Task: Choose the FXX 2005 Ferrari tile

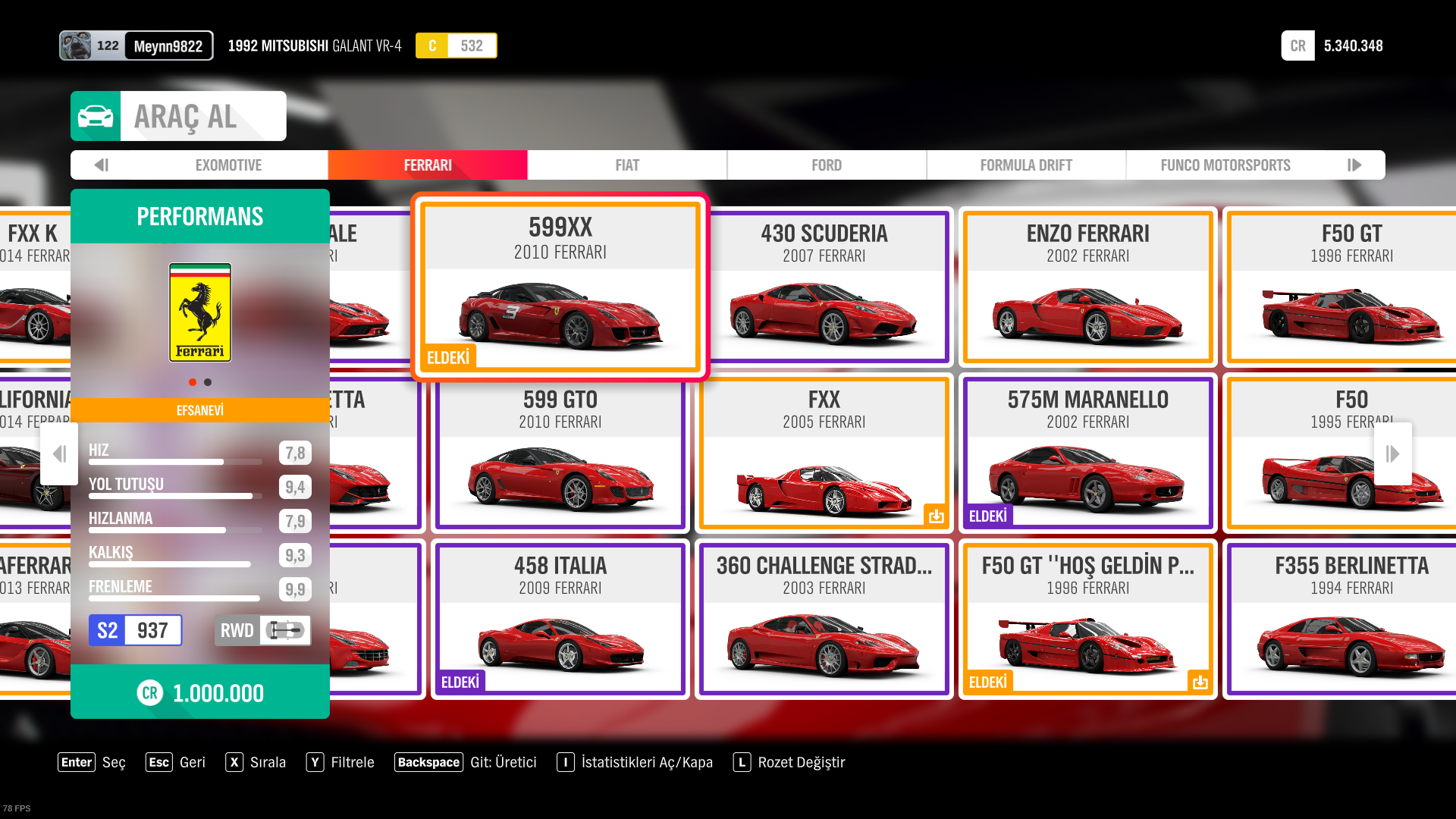Action: tap(824, 453)
